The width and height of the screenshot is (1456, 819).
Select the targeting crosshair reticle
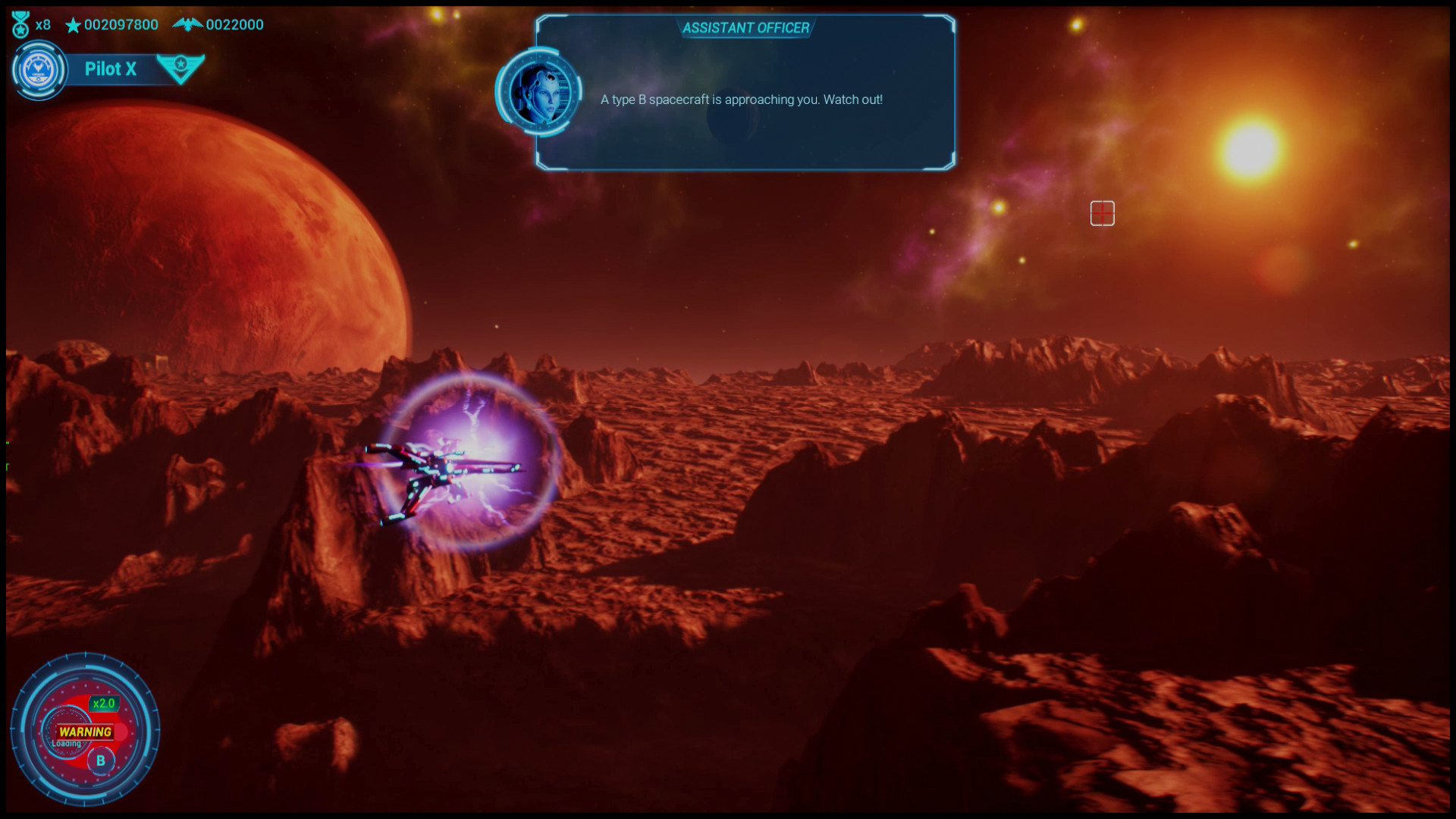click(1102, 214)
